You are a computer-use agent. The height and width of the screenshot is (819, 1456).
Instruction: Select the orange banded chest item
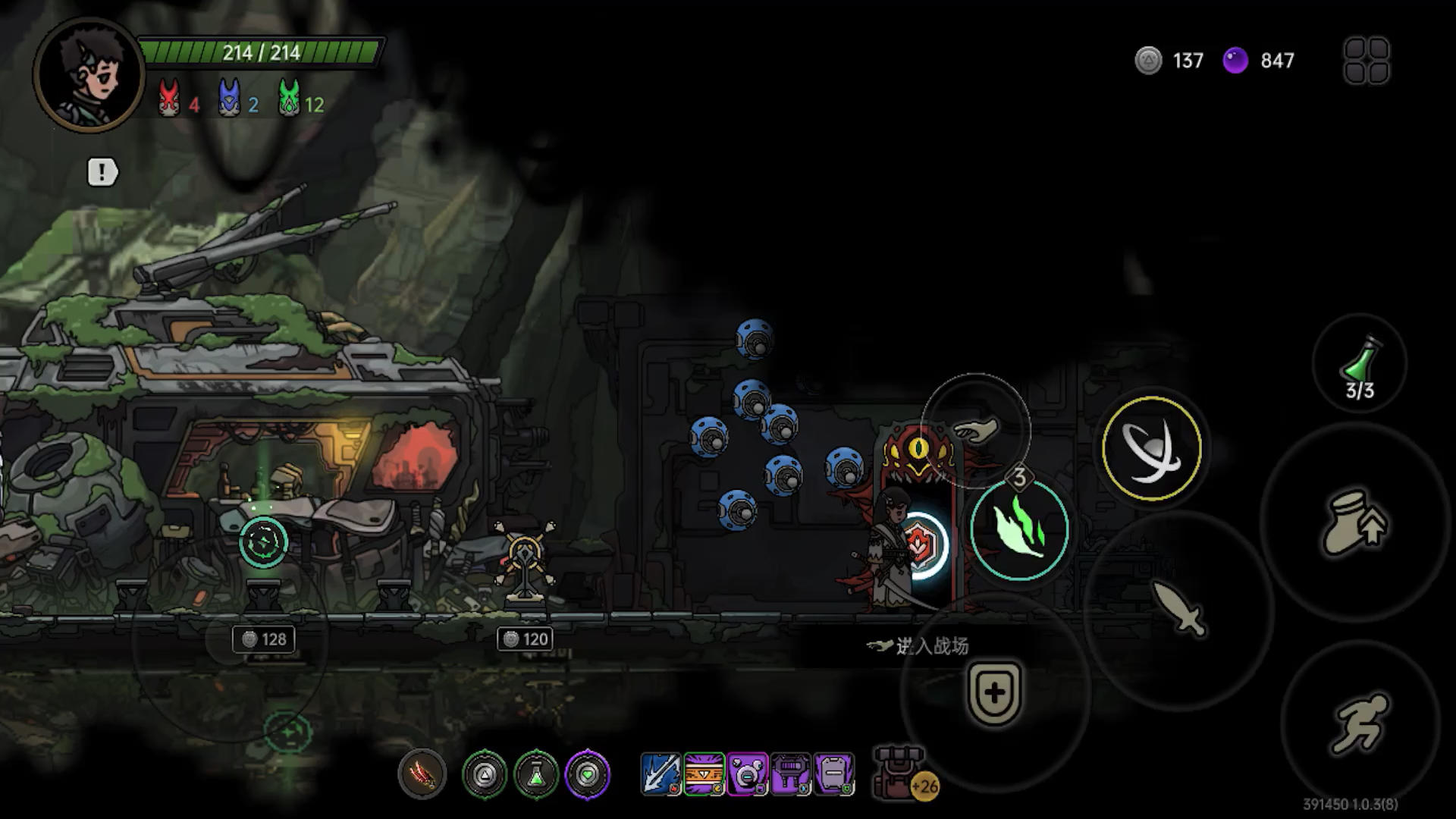tap(704, 774)
